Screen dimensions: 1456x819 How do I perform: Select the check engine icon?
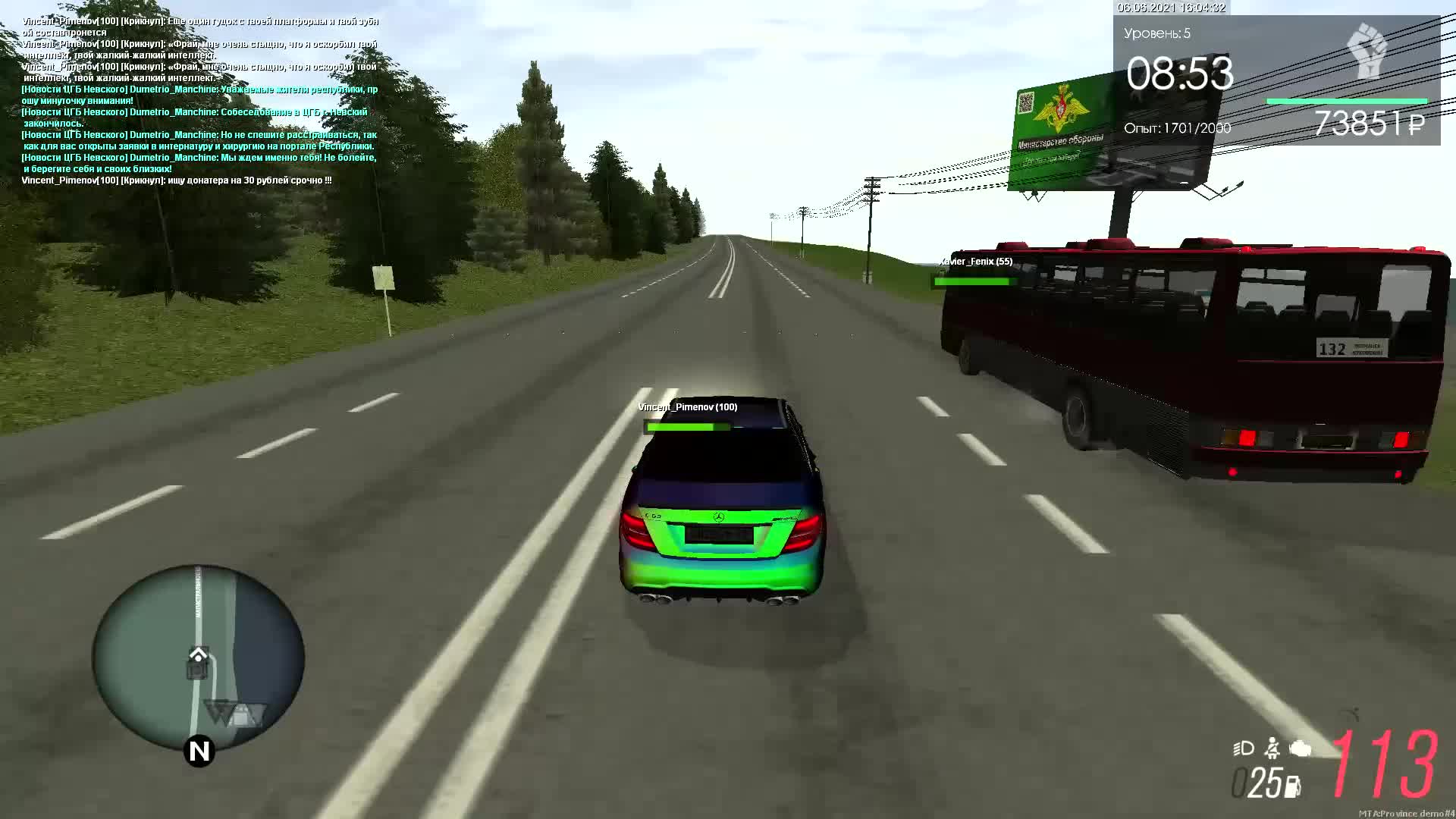click(1300, 749)
